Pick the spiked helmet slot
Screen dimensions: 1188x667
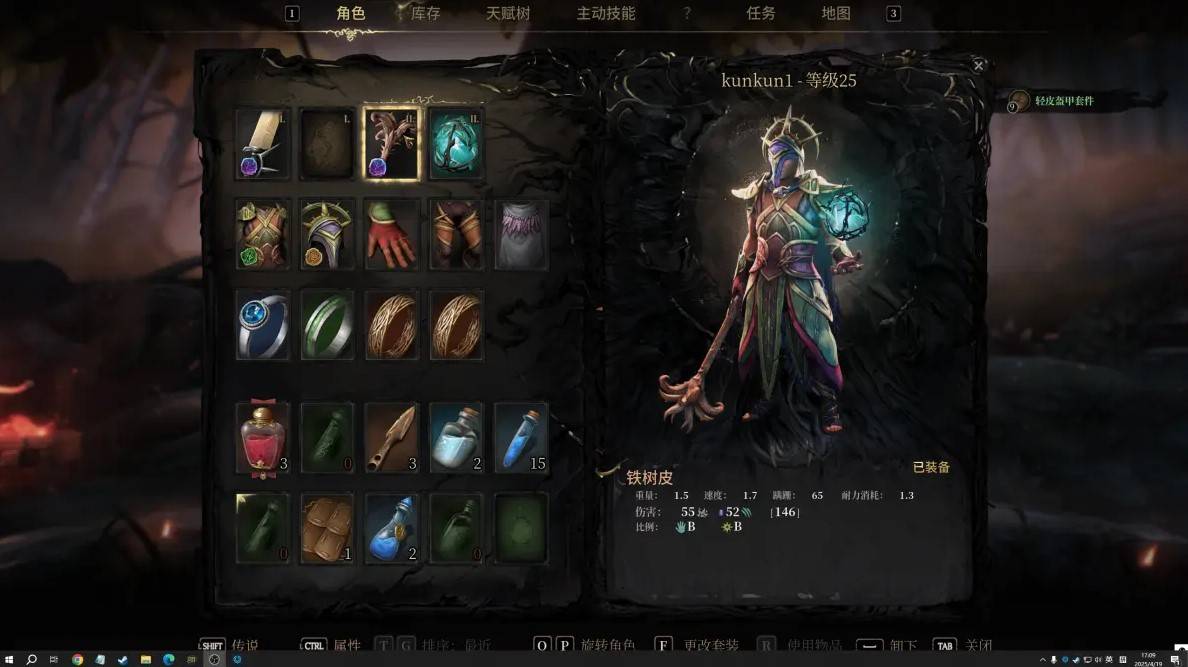tap(327, 234)
